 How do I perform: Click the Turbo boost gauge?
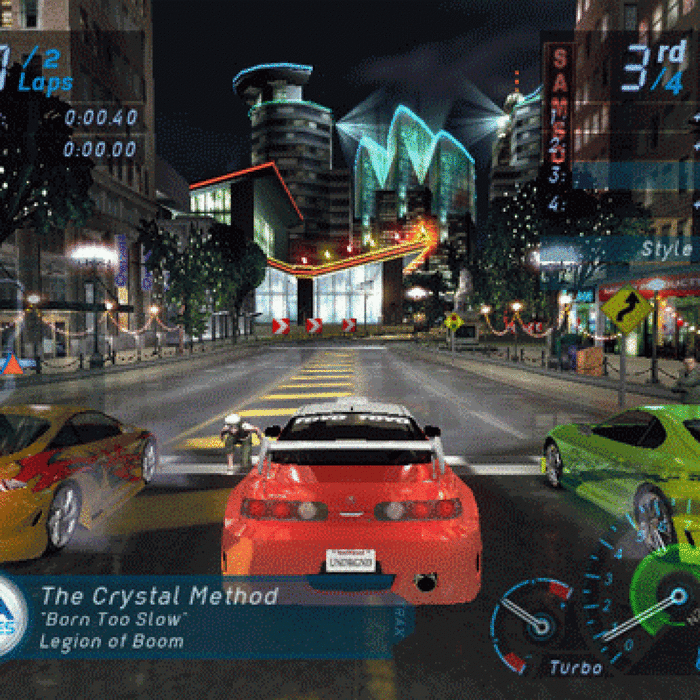point(537,626)
